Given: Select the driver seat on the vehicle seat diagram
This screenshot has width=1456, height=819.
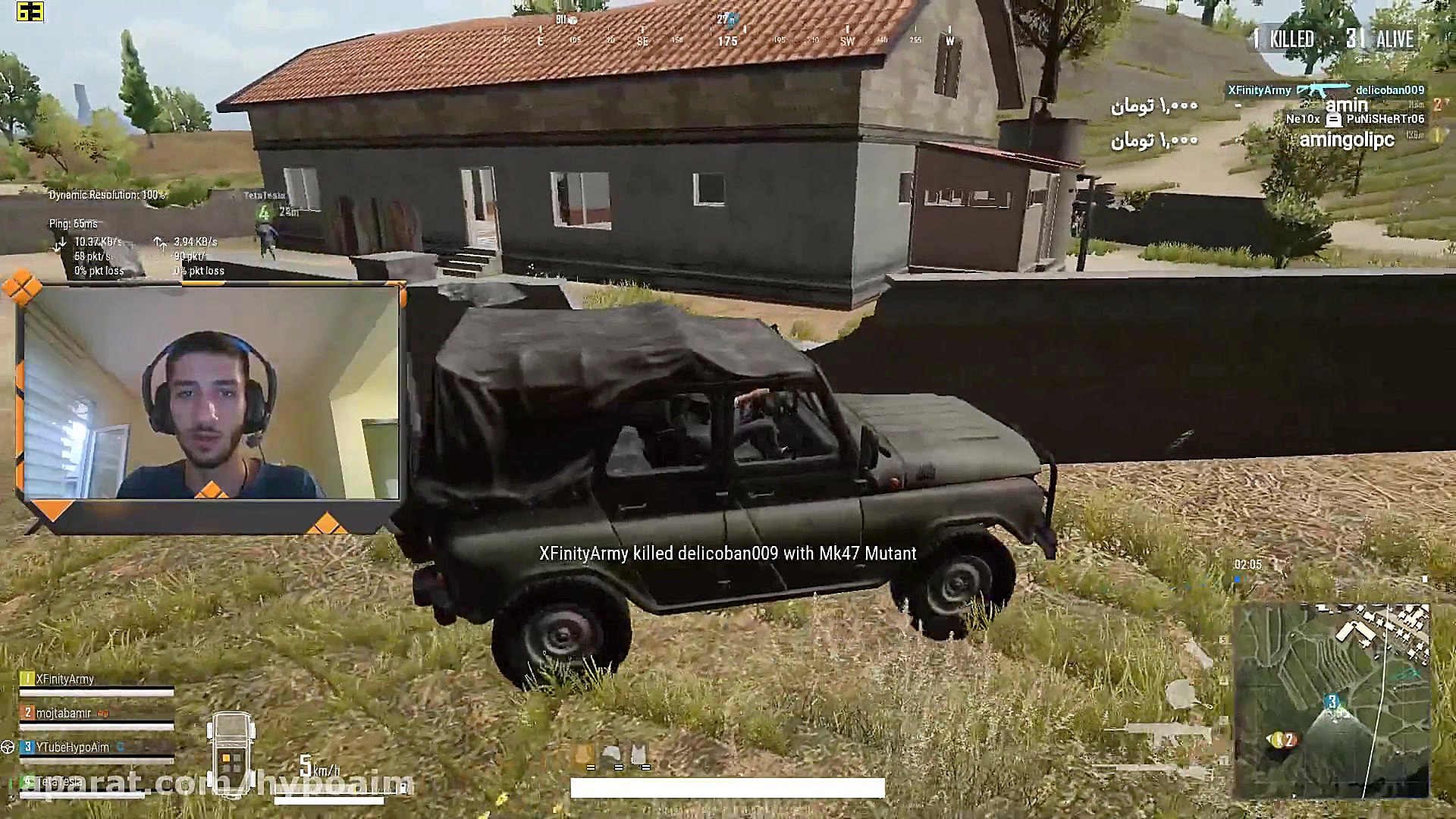Looking at the screenshot, I should pos(225,758).
